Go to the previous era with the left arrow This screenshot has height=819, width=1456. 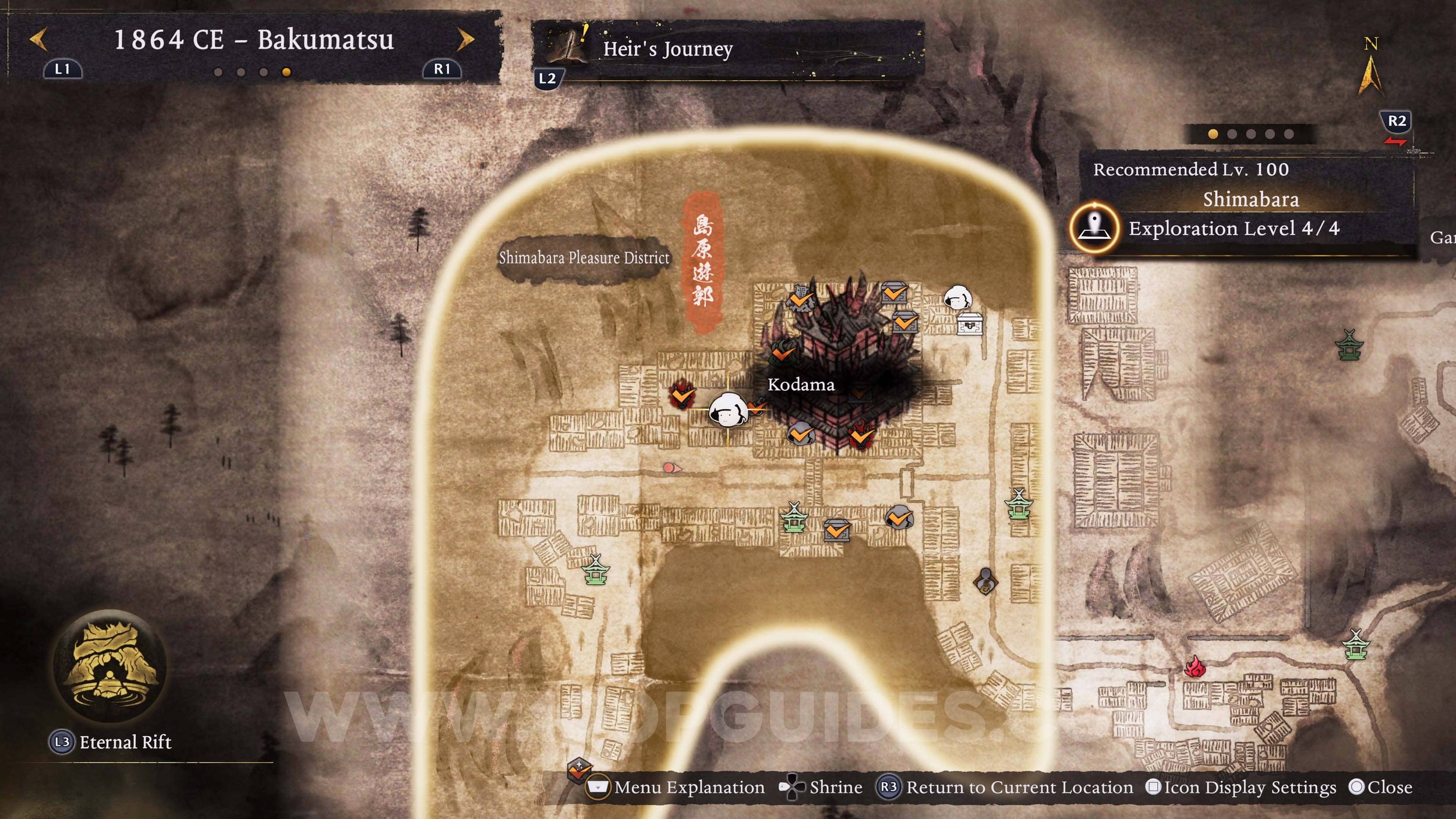click(x=38, y=40)
